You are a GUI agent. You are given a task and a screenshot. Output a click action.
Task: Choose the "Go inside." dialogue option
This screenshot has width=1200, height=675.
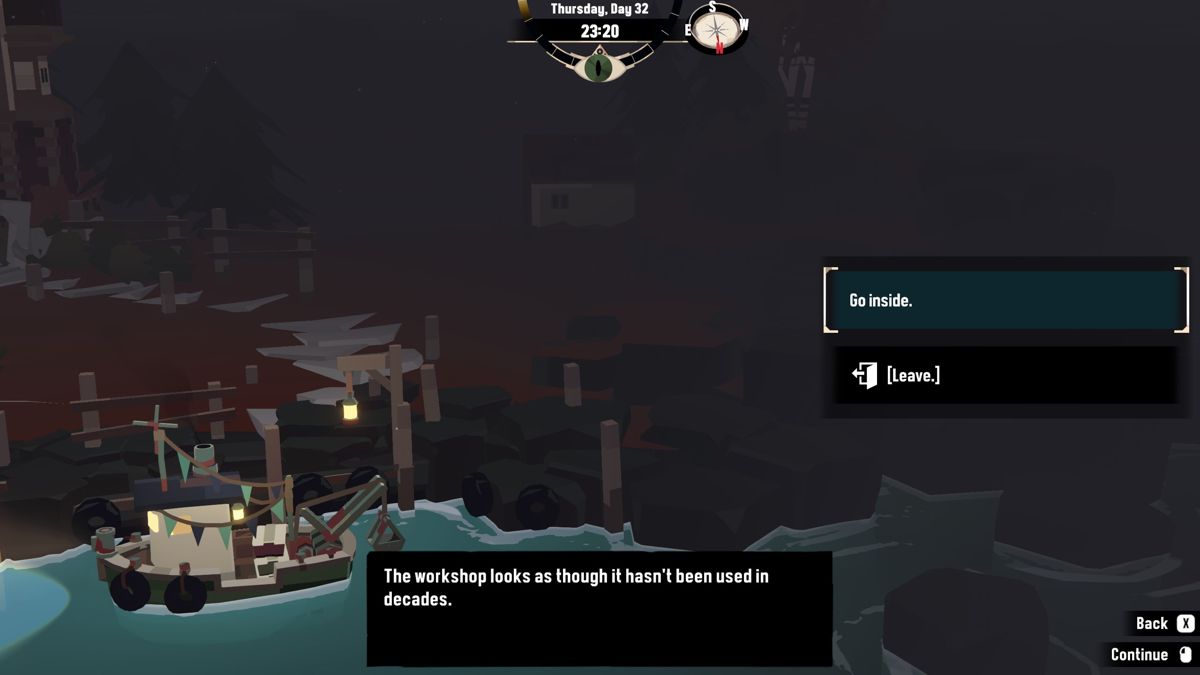[x=1005, y=300]
